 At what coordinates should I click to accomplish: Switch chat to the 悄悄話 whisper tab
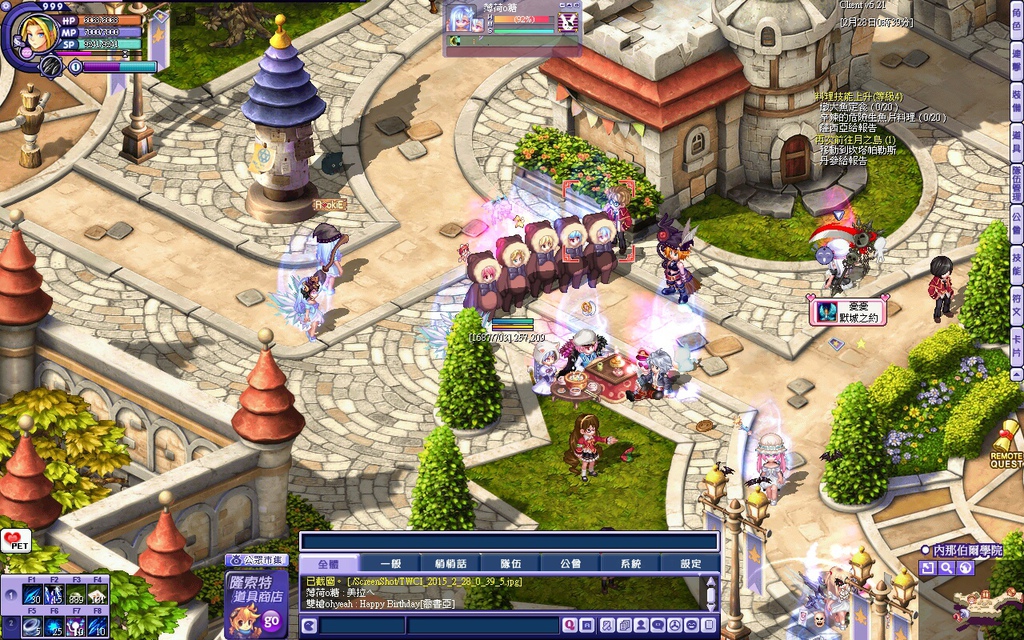coord(450,564)
